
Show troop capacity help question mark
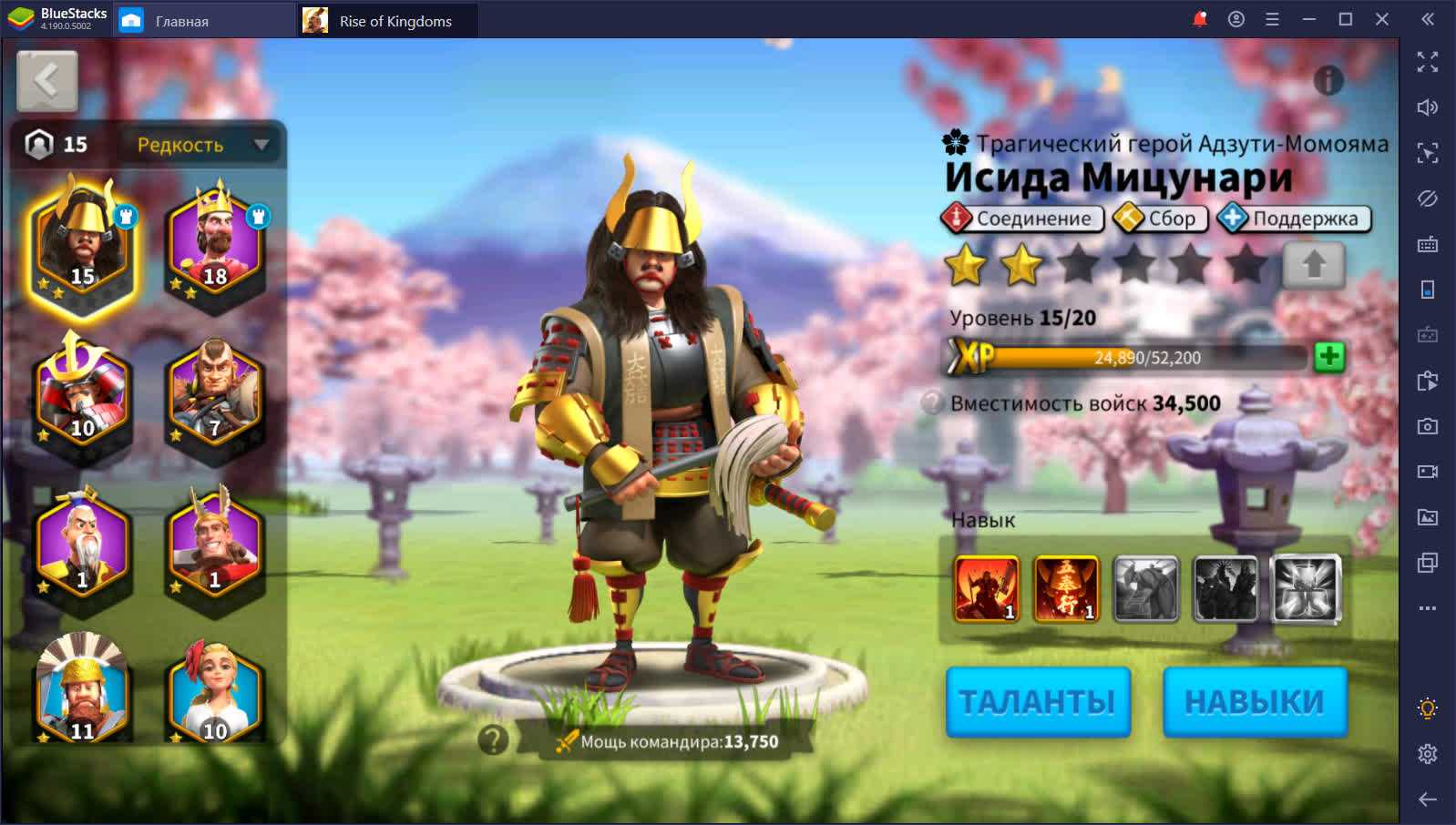tap(931, 402)
